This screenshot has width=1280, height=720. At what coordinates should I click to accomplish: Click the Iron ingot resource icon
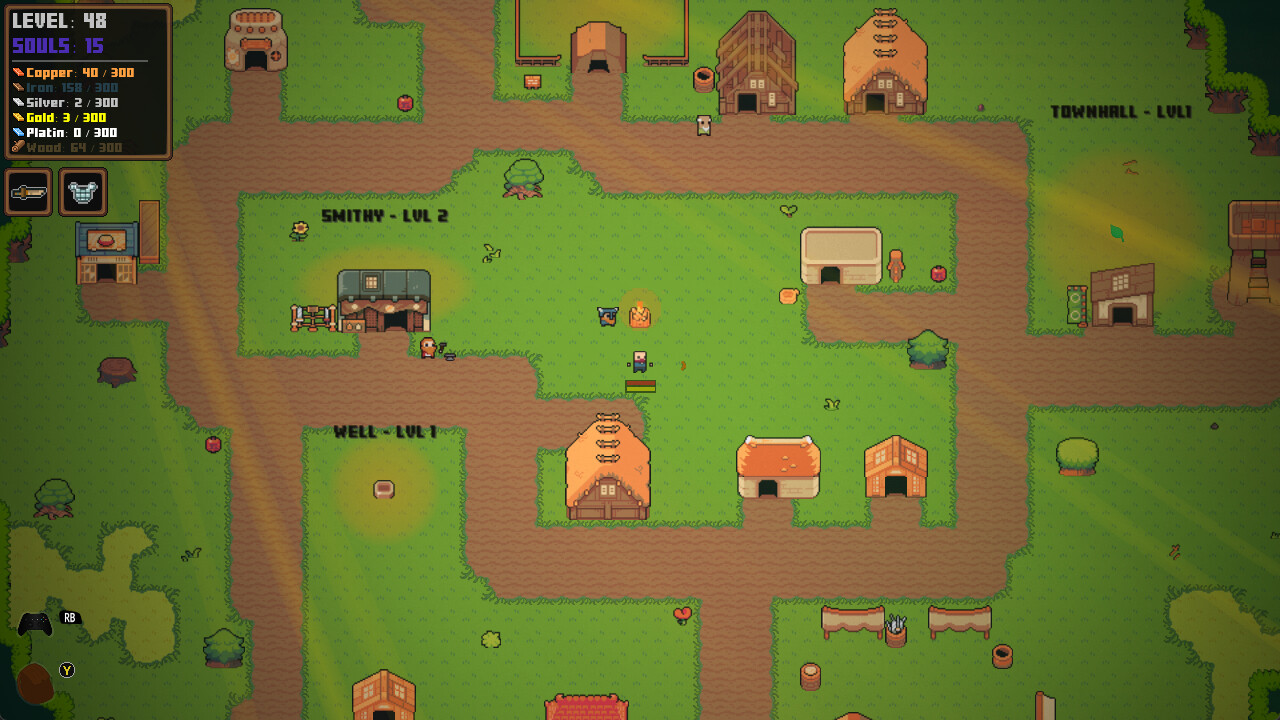17,87
